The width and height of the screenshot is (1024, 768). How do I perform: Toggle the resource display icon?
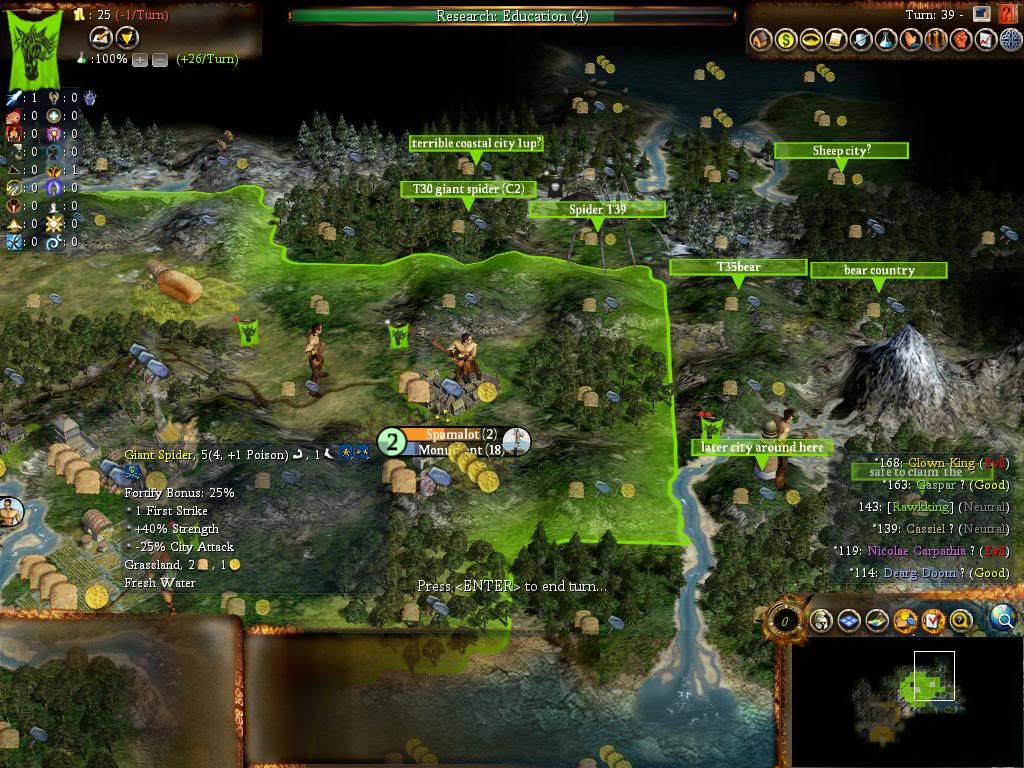pyautogui.click(x=905, y=621)
